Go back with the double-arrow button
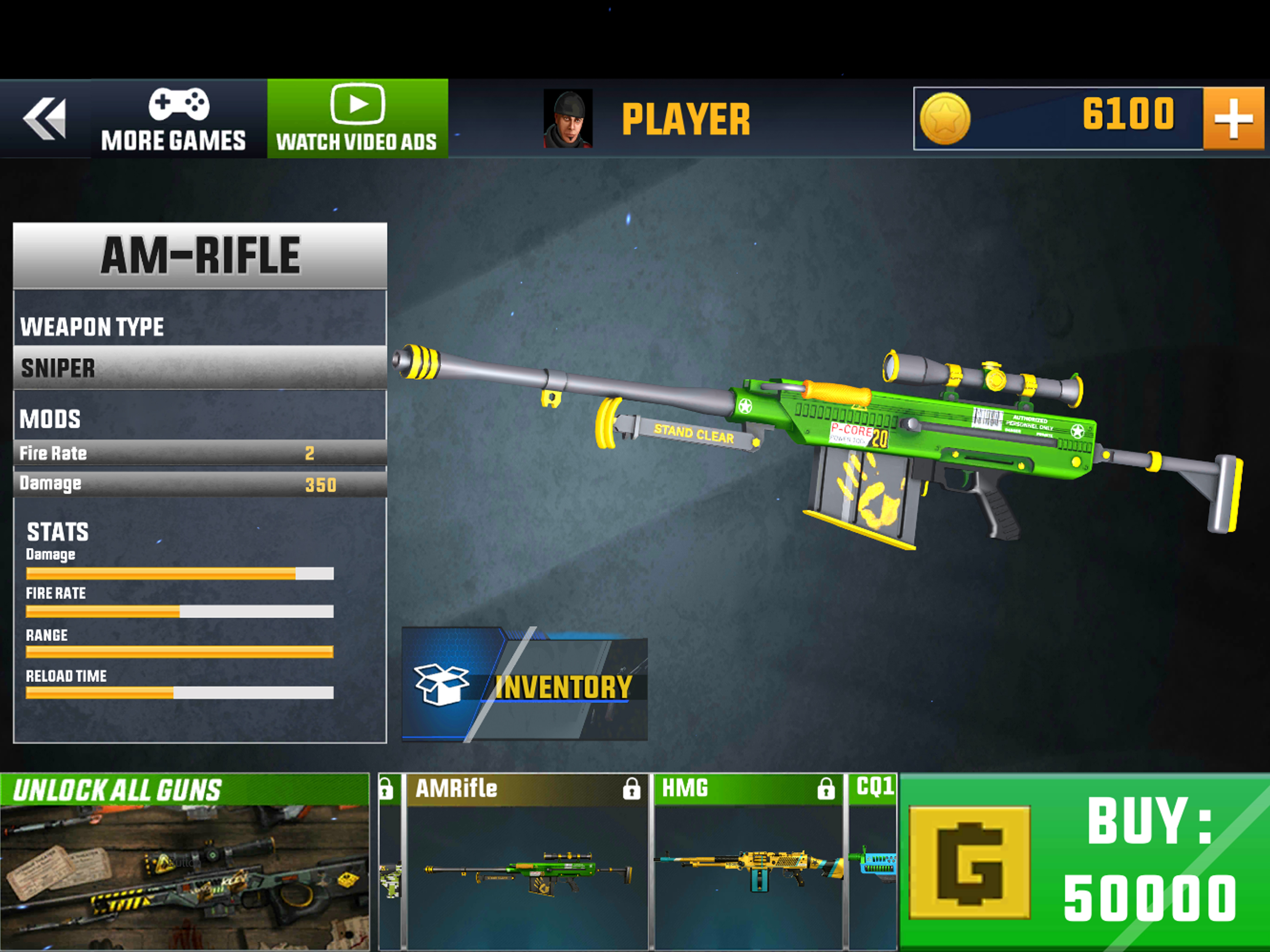1270x952 pixels. [x=45, y=119]
